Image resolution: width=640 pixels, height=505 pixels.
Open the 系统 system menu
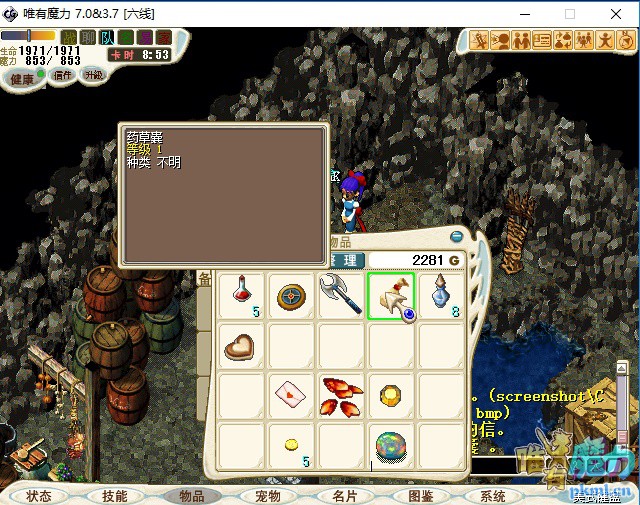[x=493, y=496]
